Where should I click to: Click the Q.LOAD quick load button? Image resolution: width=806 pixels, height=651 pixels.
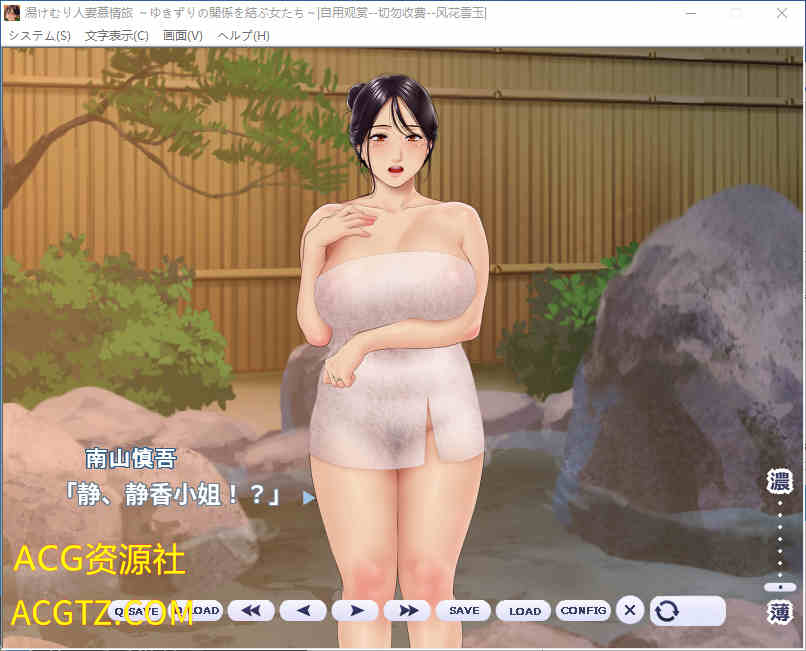point(197,610)
